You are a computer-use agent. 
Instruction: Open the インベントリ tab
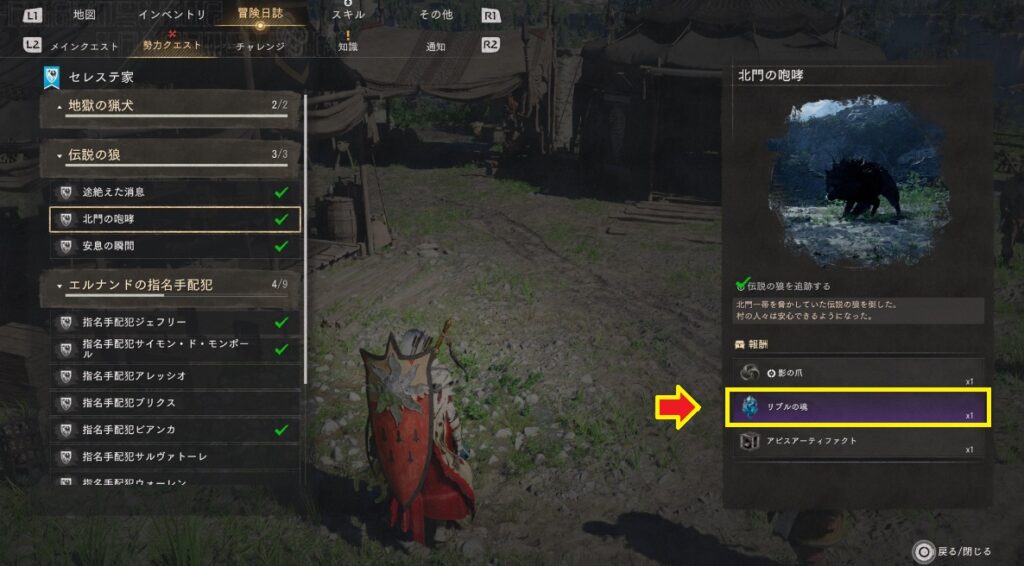click(171, 15)
